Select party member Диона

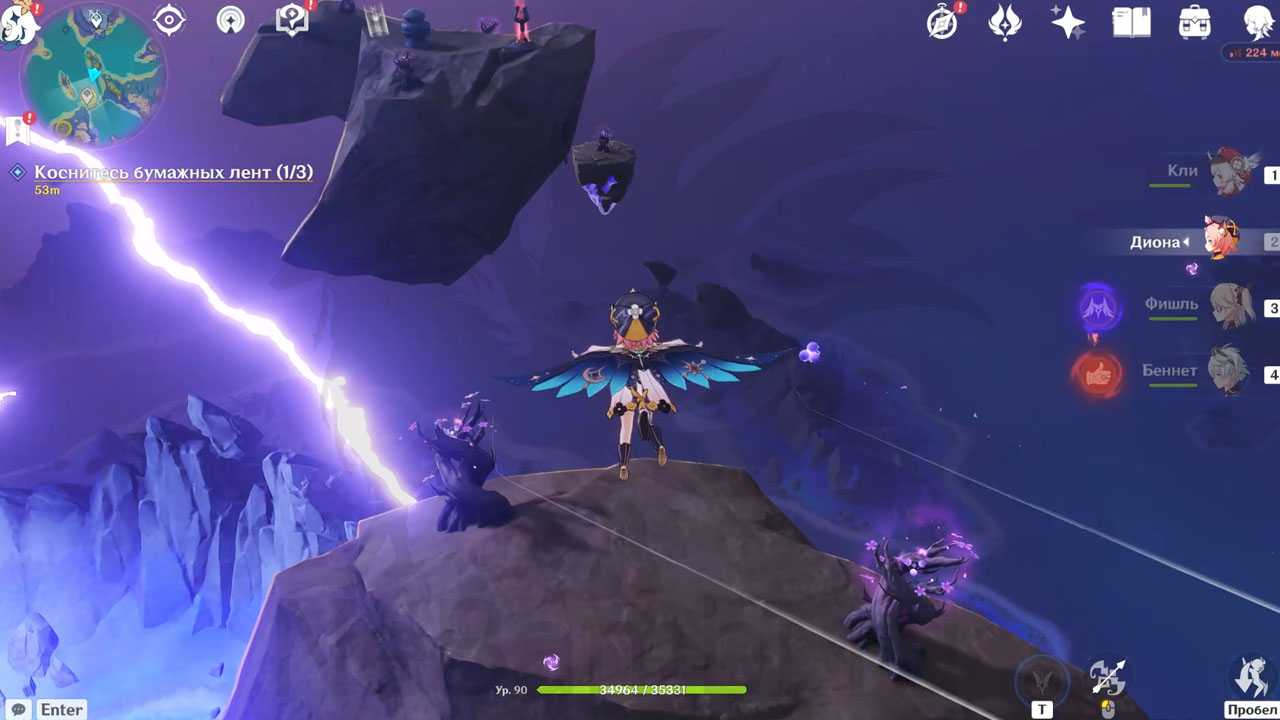point(1222,240)
